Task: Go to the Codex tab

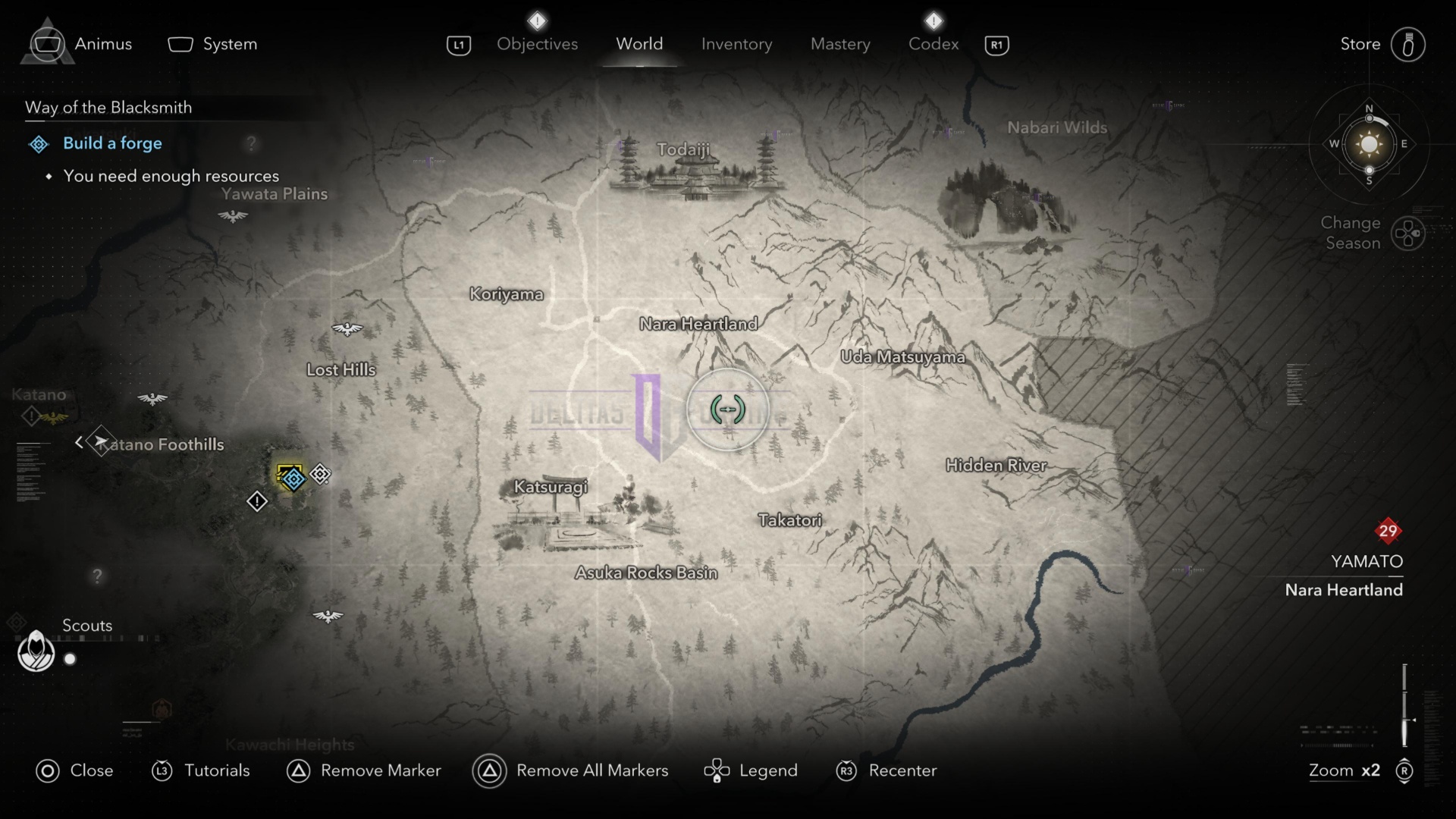Action: point(934,44)
